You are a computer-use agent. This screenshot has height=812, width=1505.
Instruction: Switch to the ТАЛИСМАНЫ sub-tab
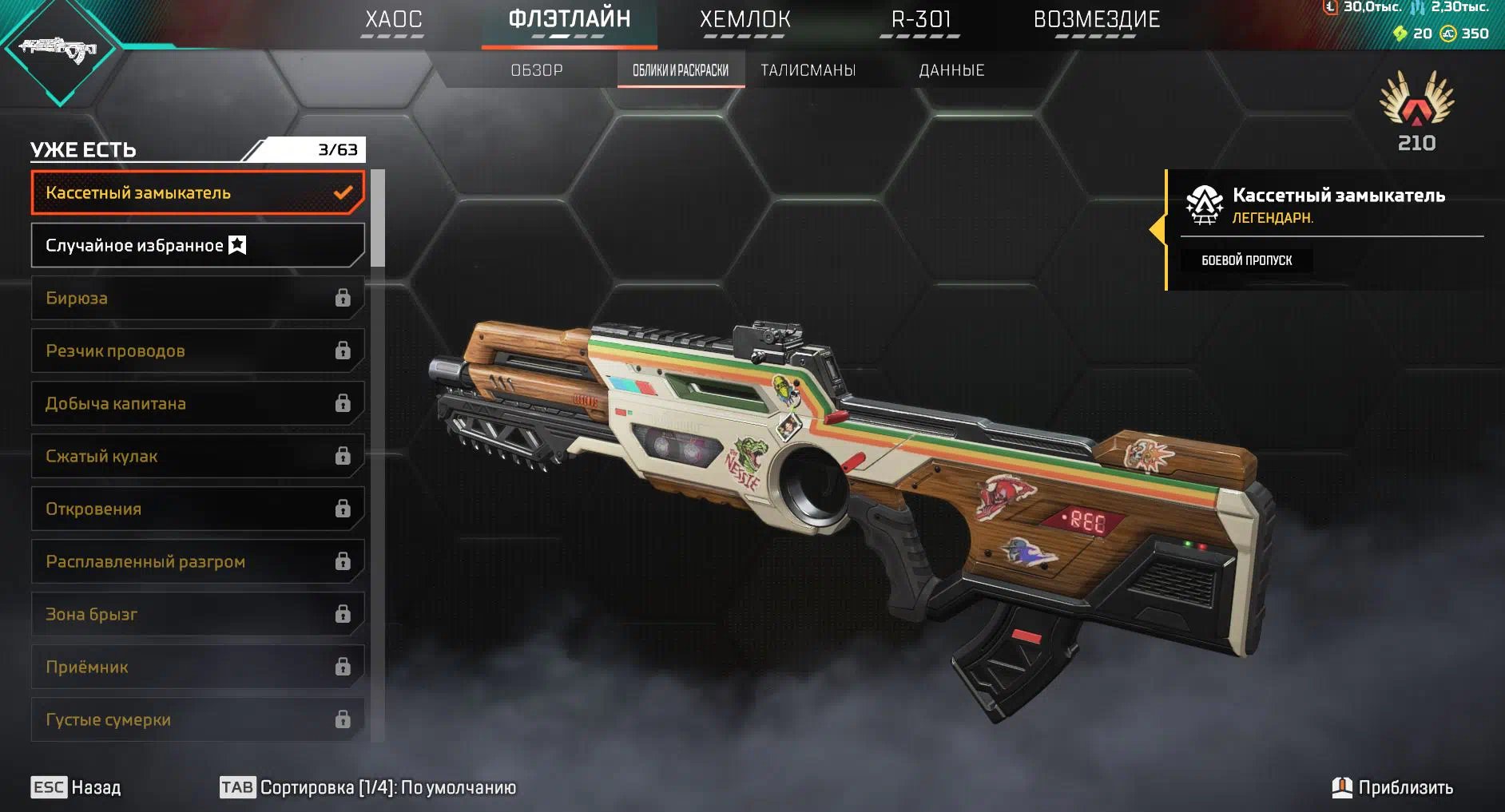point(808,70)
